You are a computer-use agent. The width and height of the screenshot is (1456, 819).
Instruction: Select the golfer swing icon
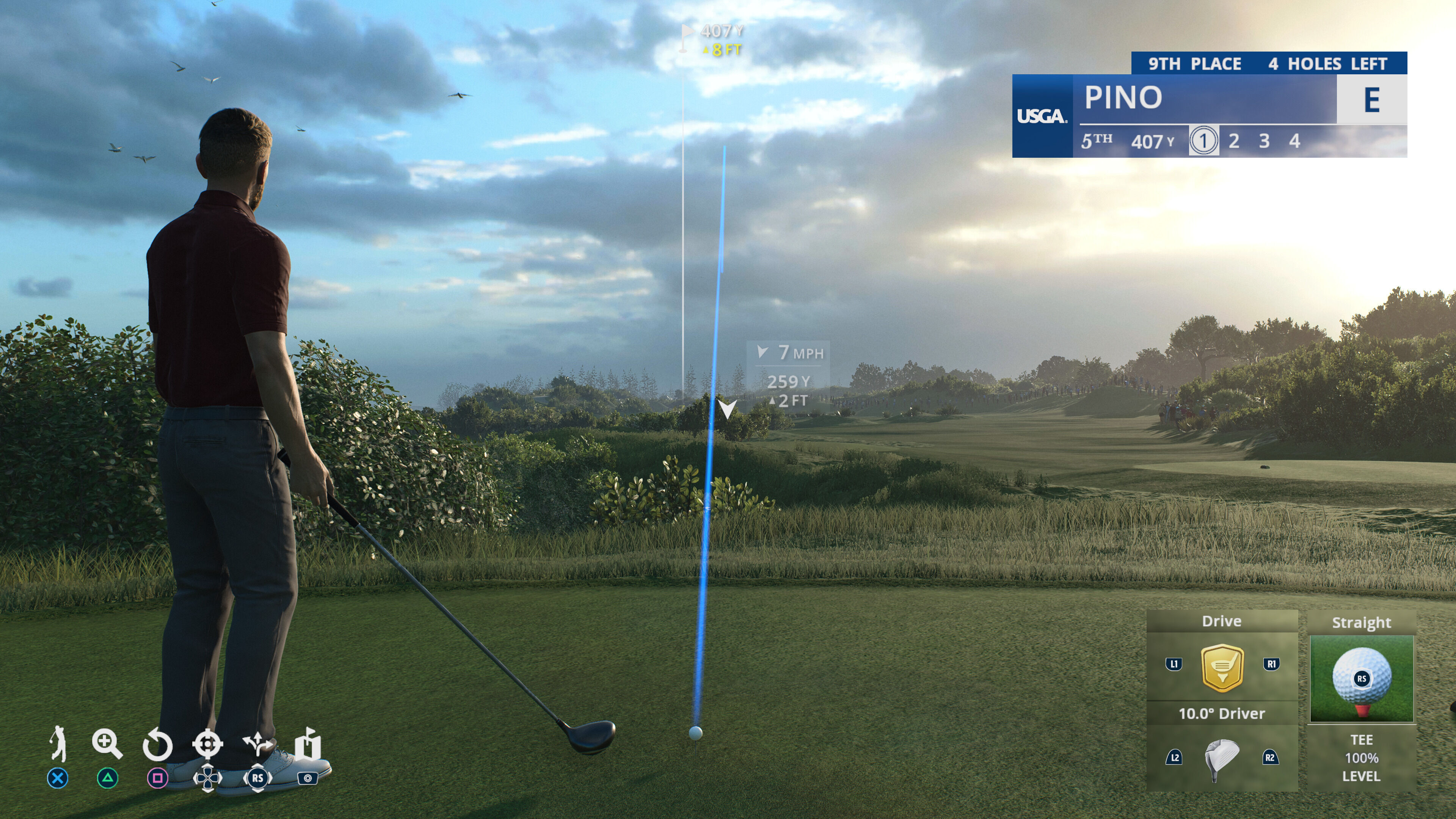[58, 744]
